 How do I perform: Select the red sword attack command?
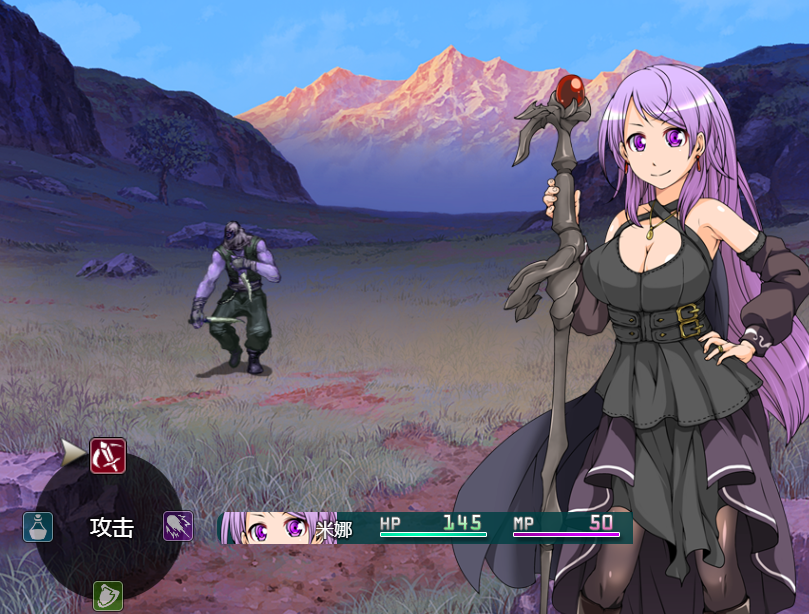point(108,456)
